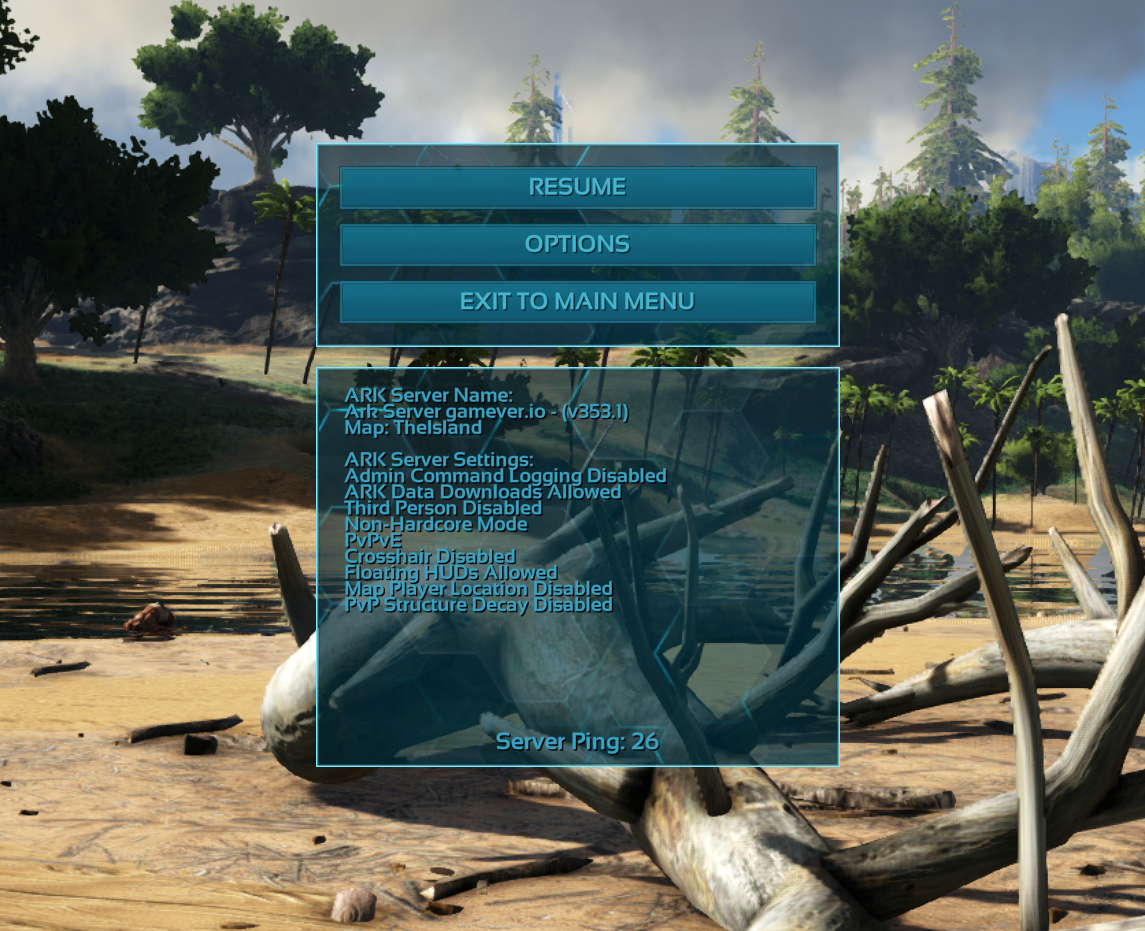Screen dimensions: 1145x931
Task: Open the Options menu
Action: (577, 244)
